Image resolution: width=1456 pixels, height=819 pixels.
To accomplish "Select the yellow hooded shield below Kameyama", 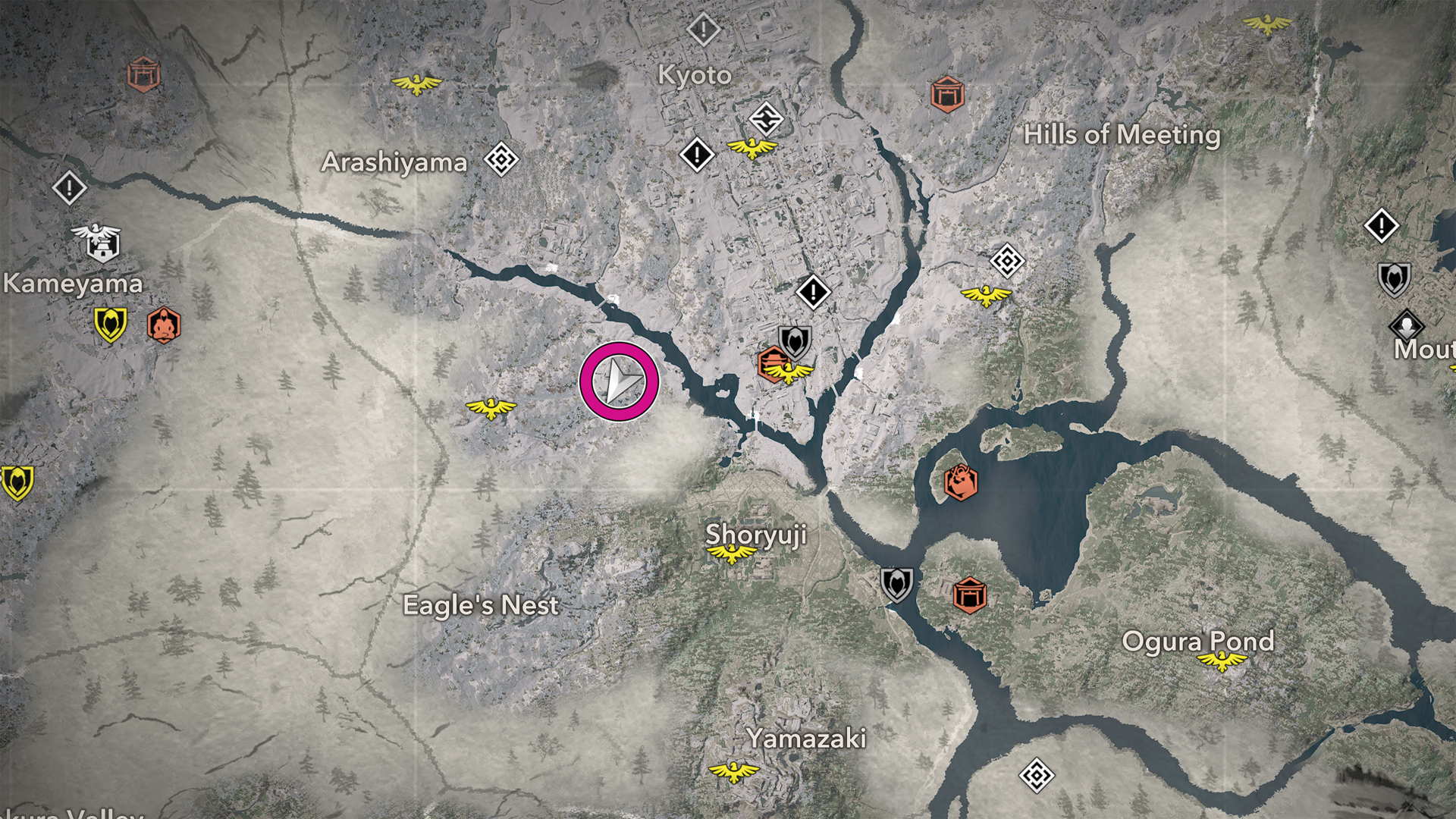I will (x=111, y=325).
